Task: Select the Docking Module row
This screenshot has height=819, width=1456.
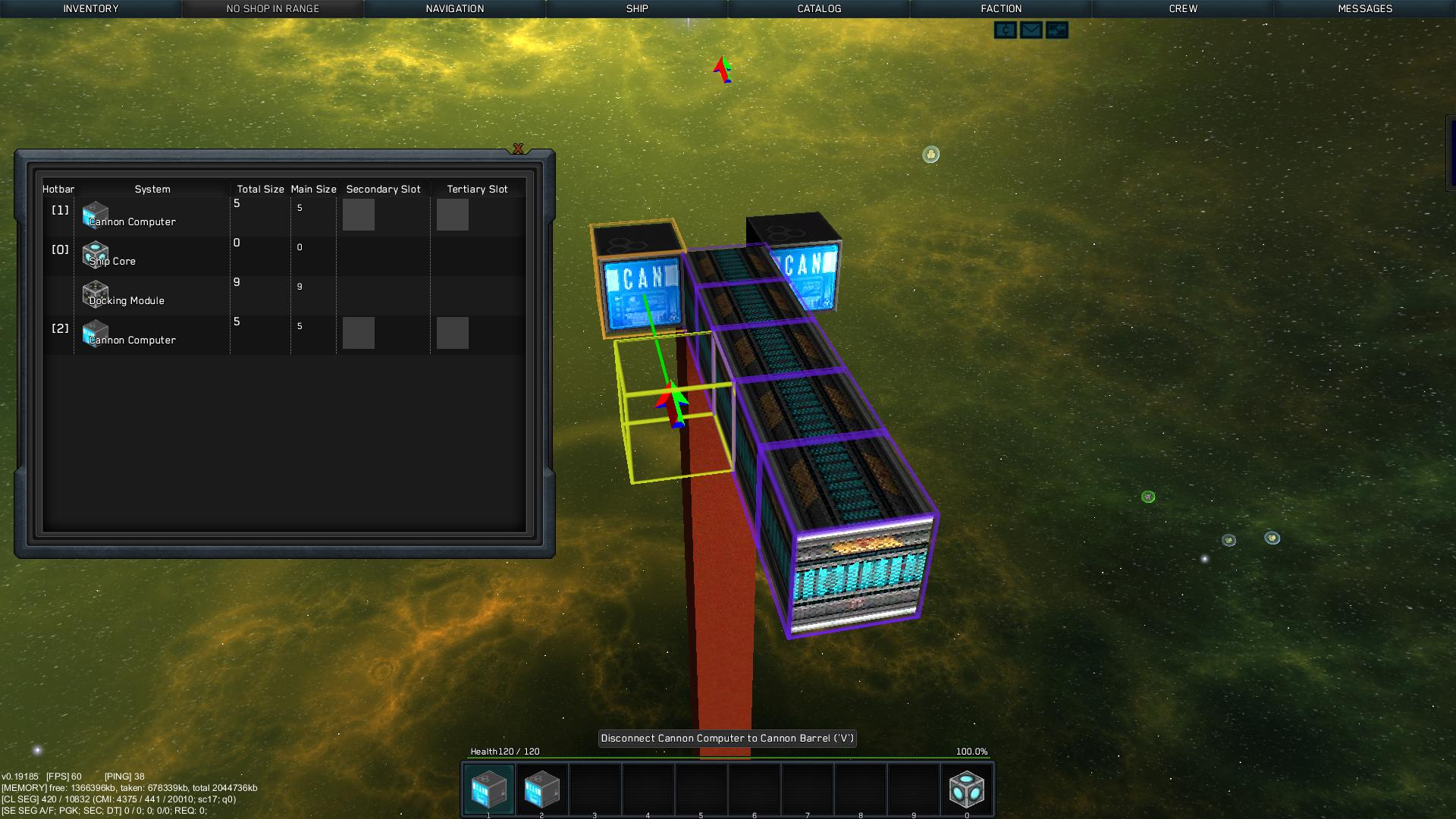Action: (152, 295)
